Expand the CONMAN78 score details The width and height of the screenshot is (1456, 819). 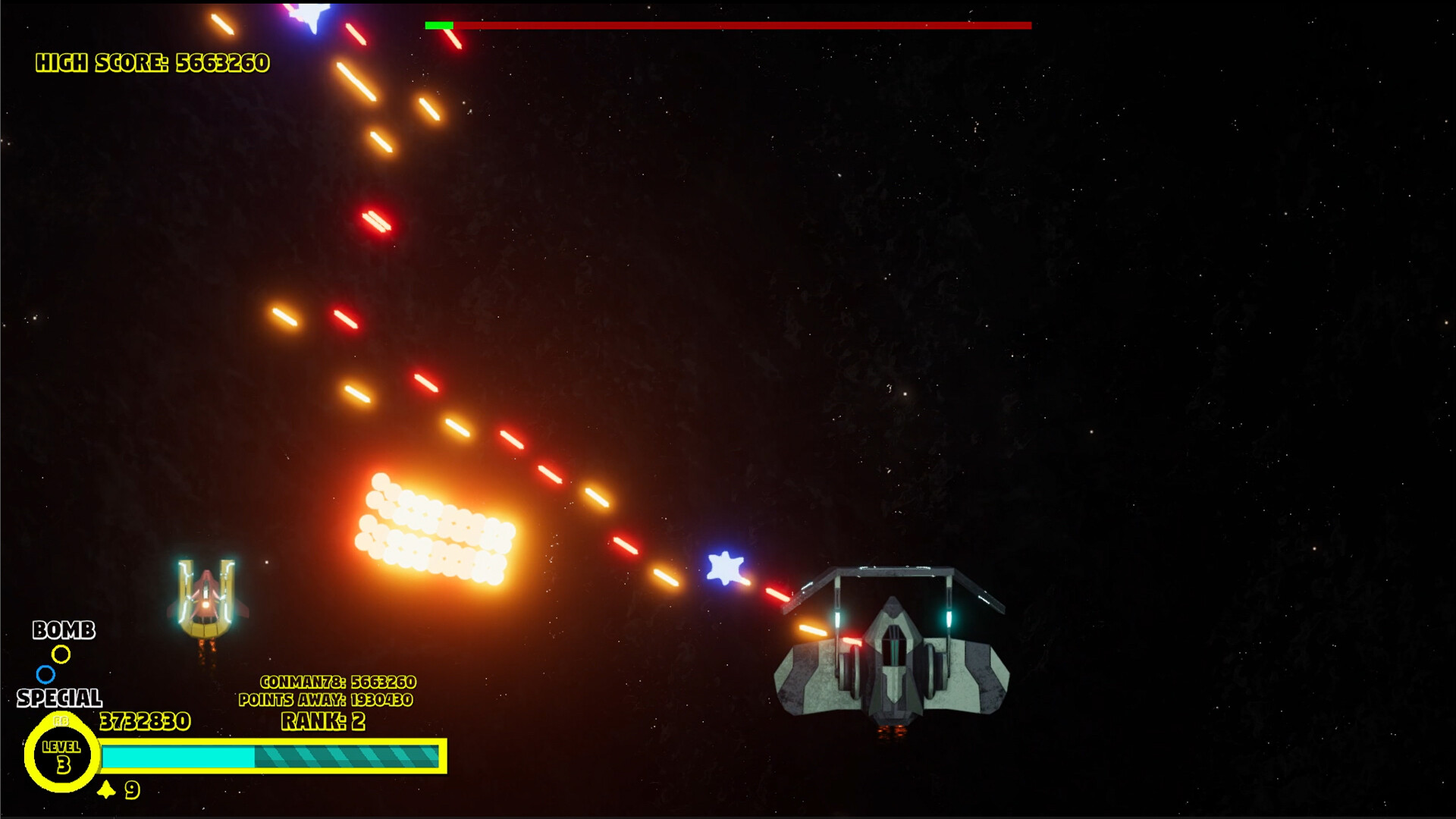click(339, 683)
